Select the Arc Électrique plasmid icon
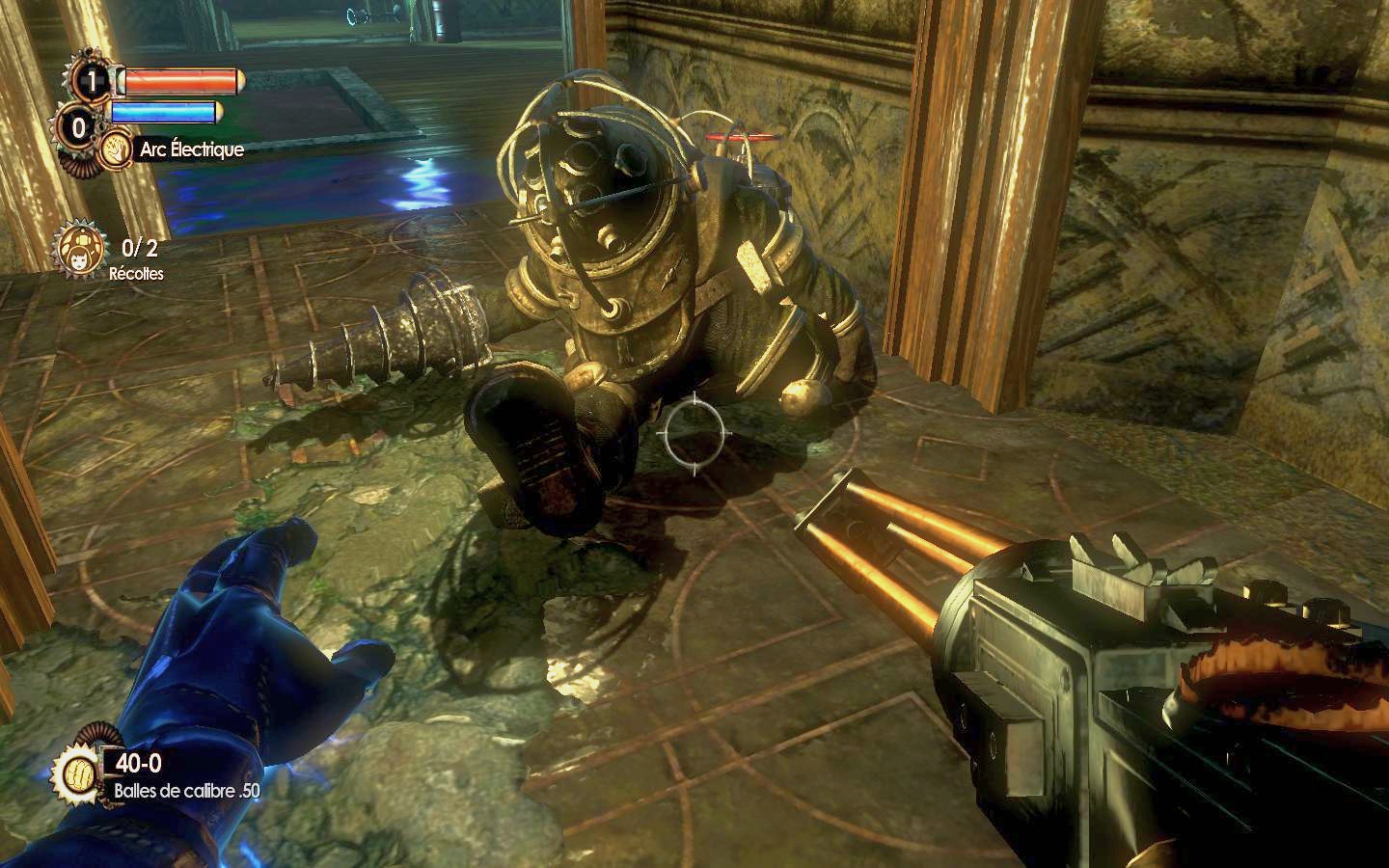1389x868 pixels. (x=118, y=150)
